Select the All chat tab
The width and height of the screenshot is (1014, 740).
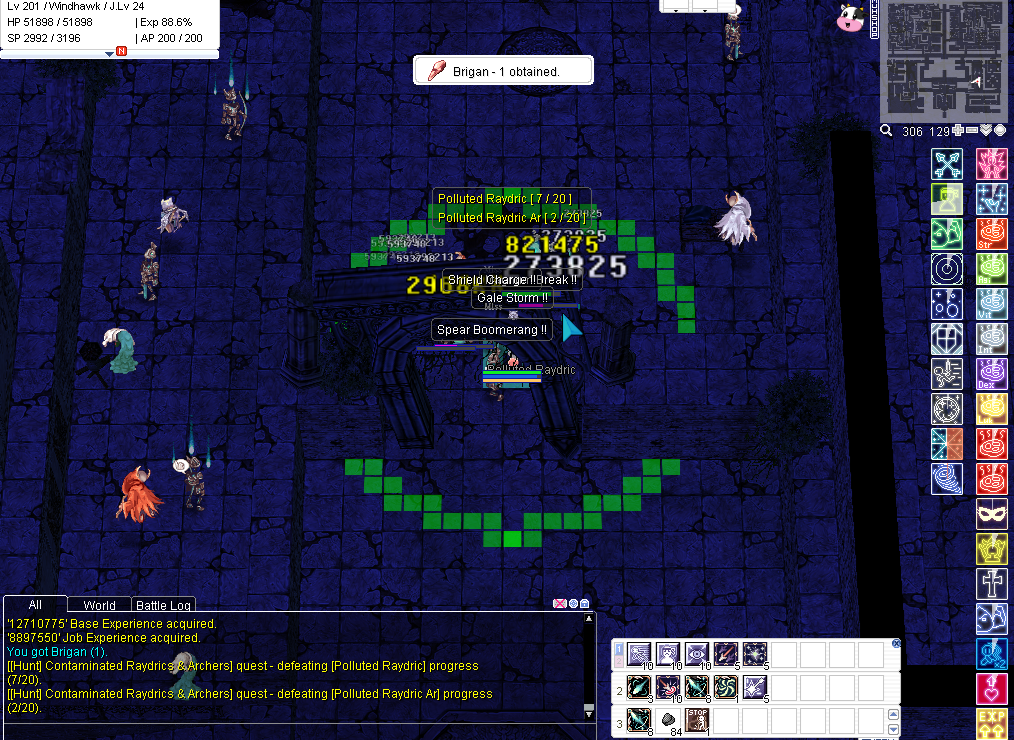point(35,604)
